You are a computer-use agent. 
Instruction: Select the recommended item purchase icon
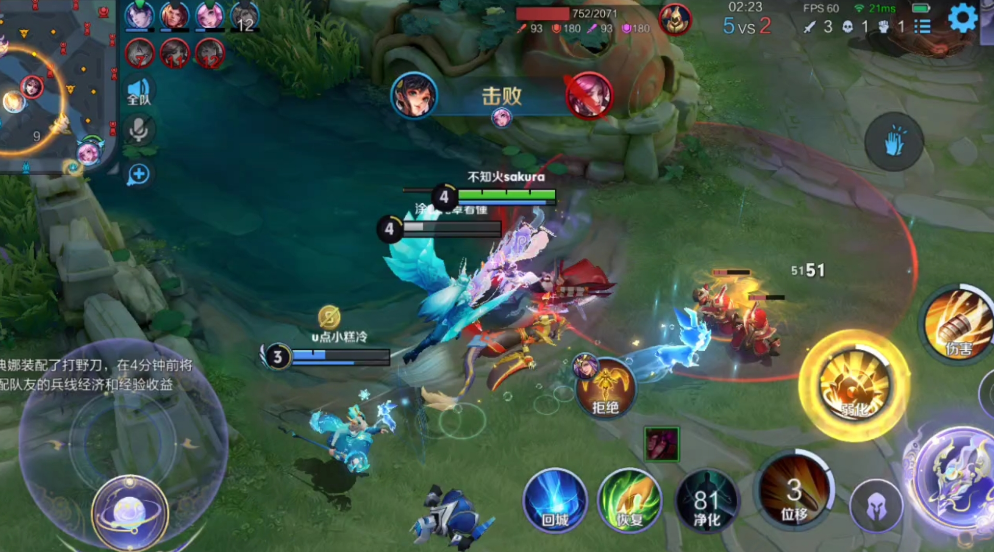661,443
